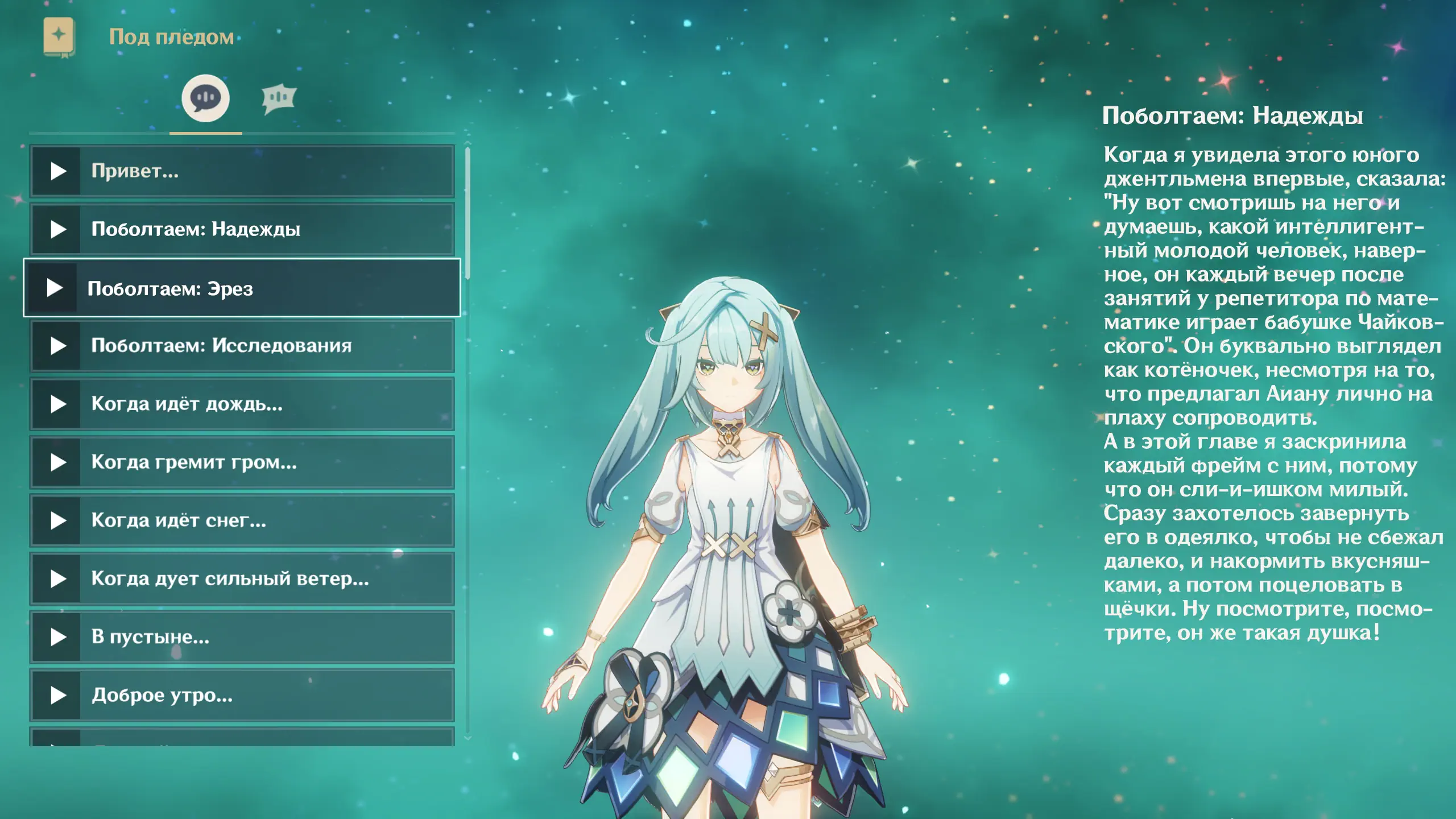Play the "Привет..." voice line
The width and height of the screenshot is (1456, 819).
point(242,171)
